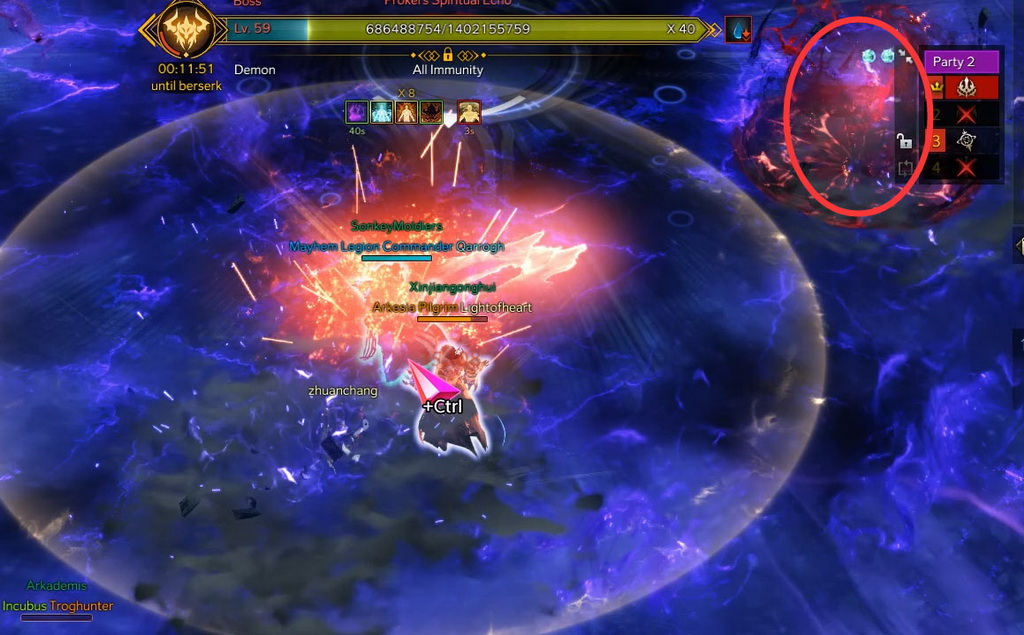Image resolution: width=1024 pixels, height=635 pixels.
Task: Click the purple flame boss buff icon
Action: [357, 112]
